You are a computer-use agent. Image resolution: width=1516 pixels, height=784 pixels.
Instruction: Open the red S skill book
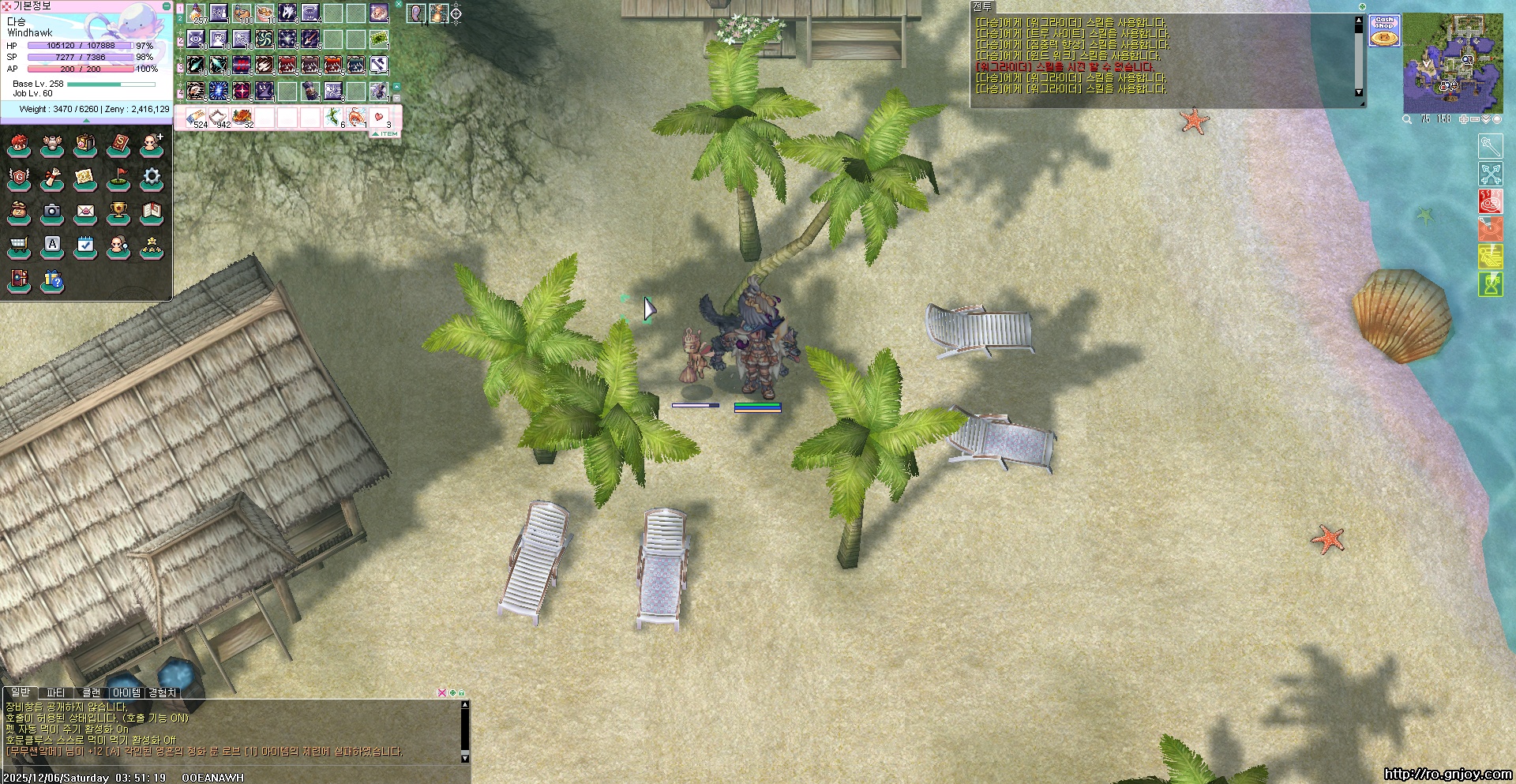tap(118, 144)
